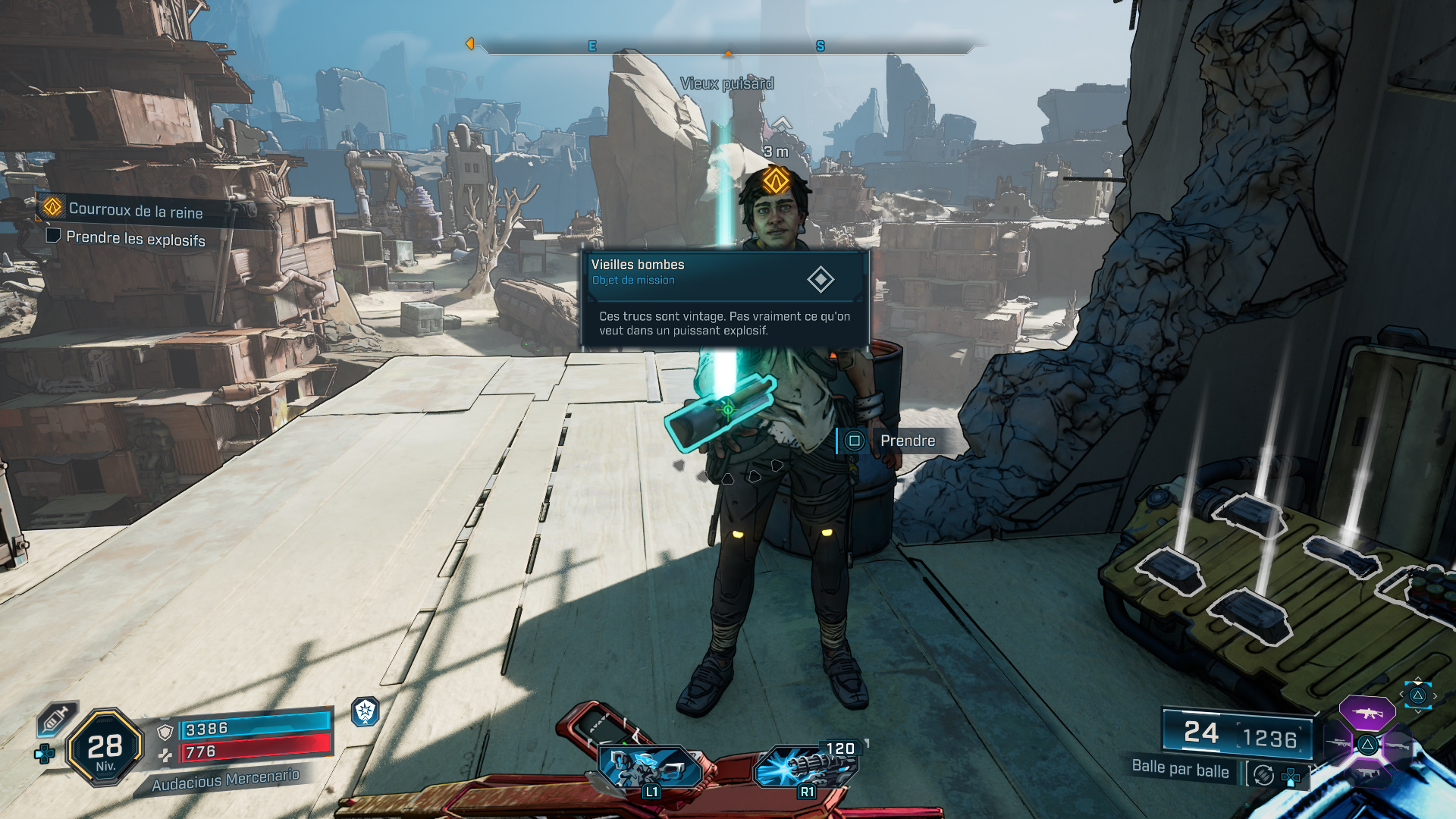Image resolution: width=1456 pixels, height=819 pixels.
Task: Click the Prendre les explosifs objective checkbox
Action: 53,235
